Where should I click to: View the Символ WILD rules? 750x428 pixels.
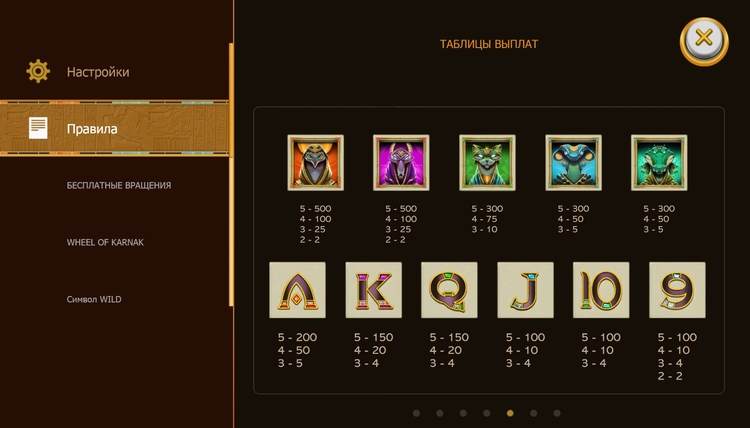point(94,300)
